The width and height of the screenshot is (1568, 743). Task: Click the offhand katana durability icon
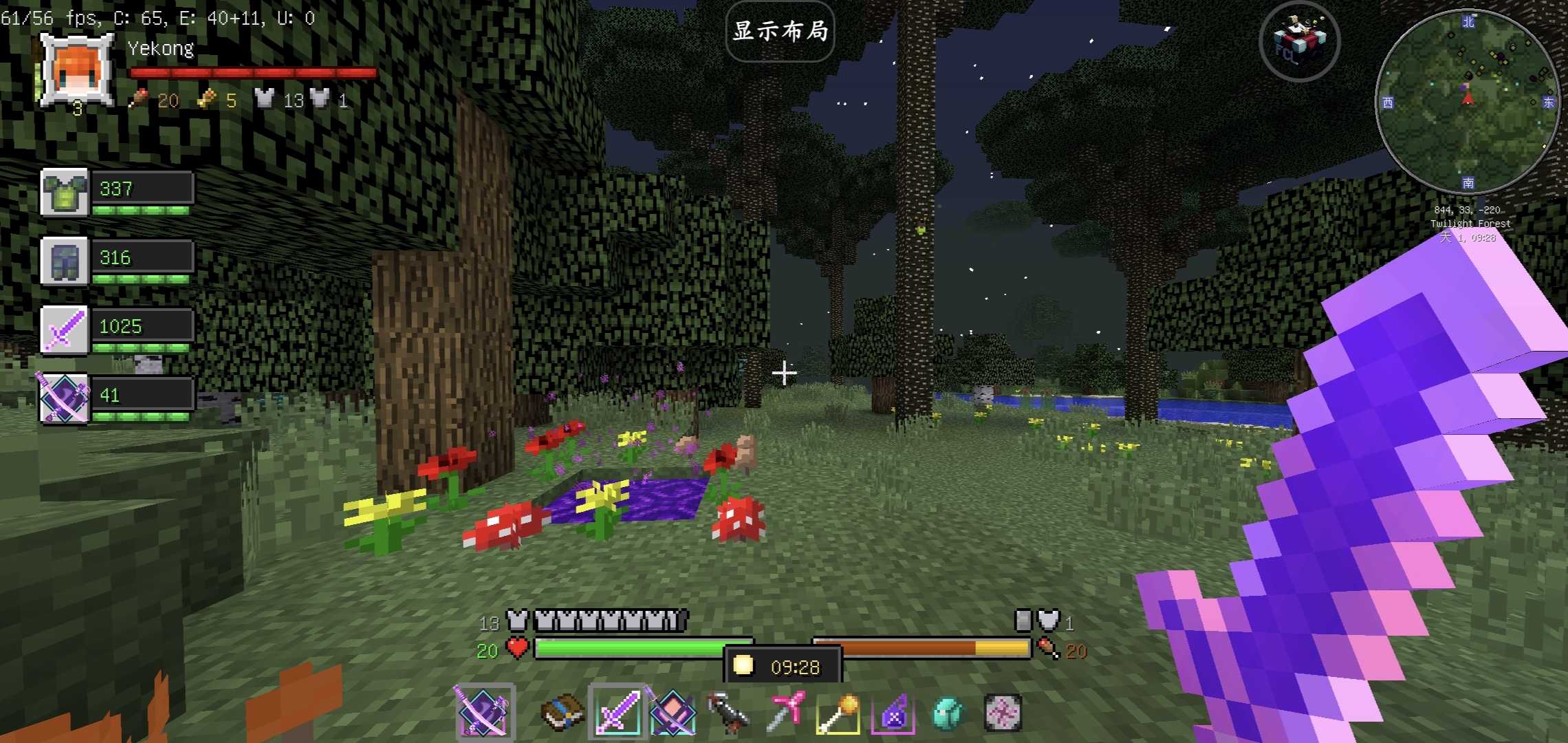[65, 398]
